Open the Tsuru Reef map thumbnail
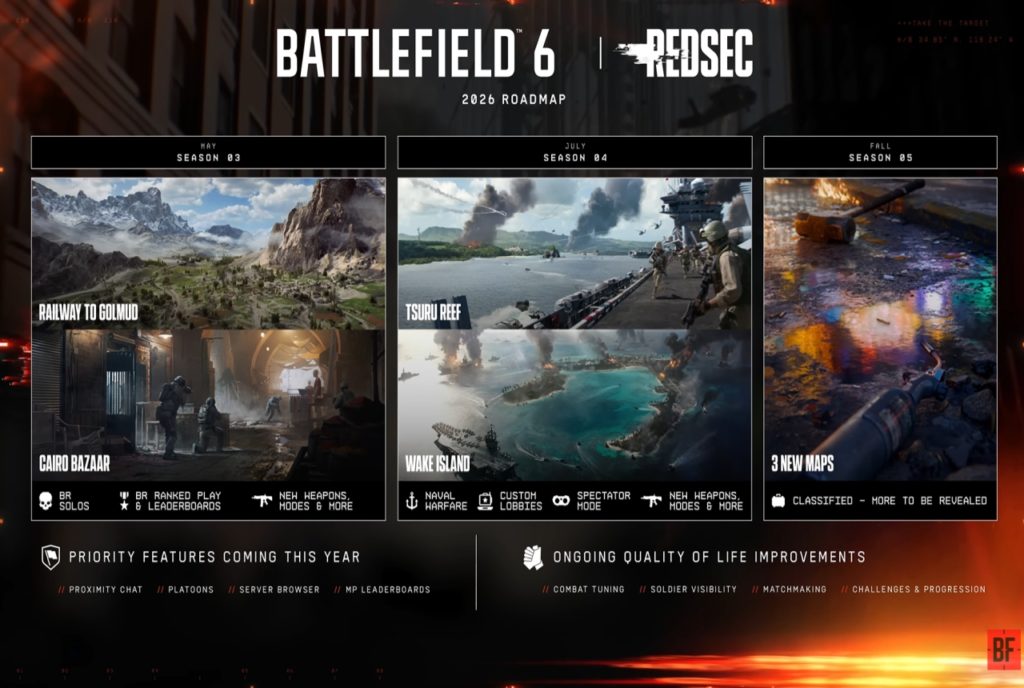The height and width of the screenshot is (688, 1024). 574,253
